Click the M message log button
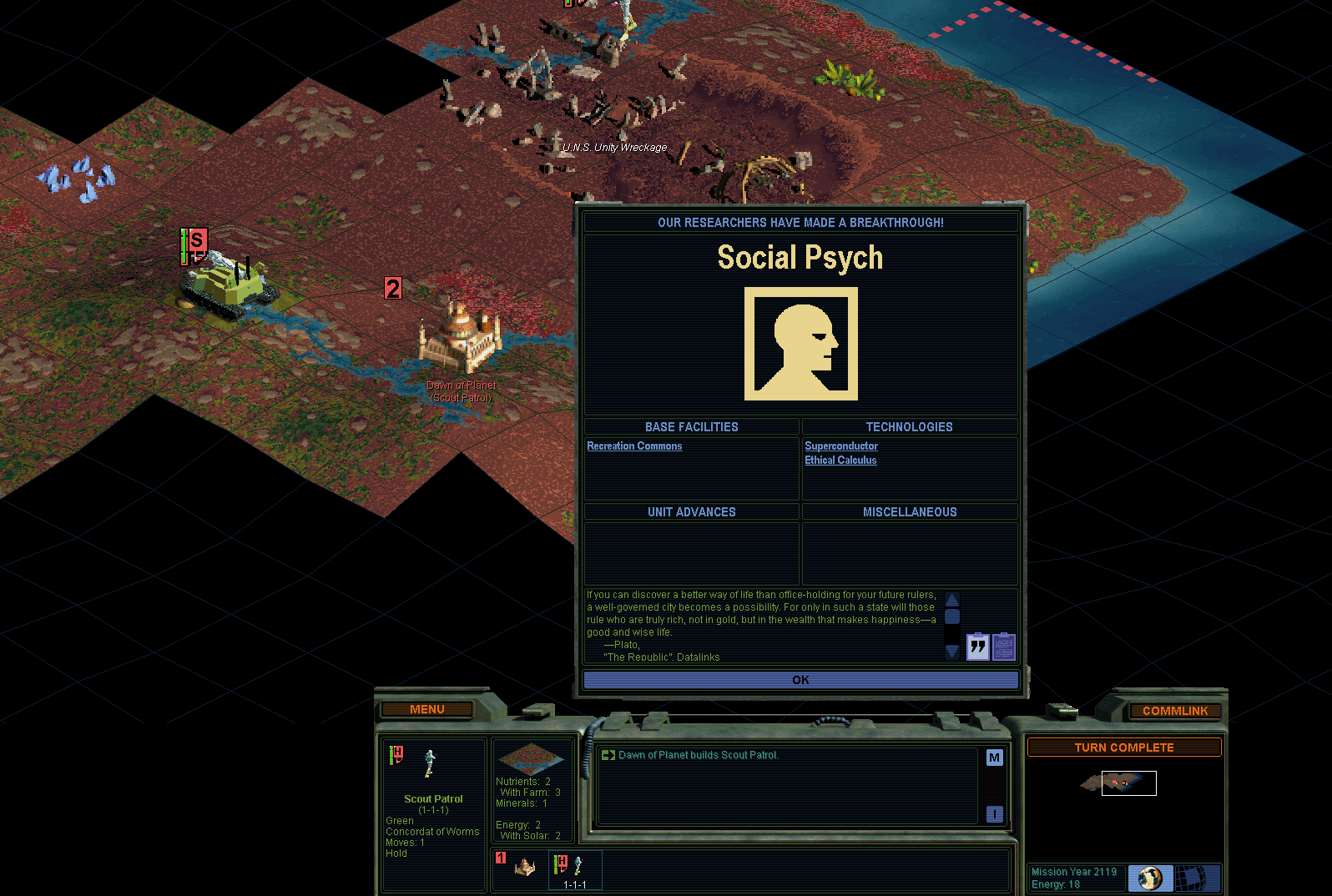This screenshot has width=1332, height=896. (994, 758)
